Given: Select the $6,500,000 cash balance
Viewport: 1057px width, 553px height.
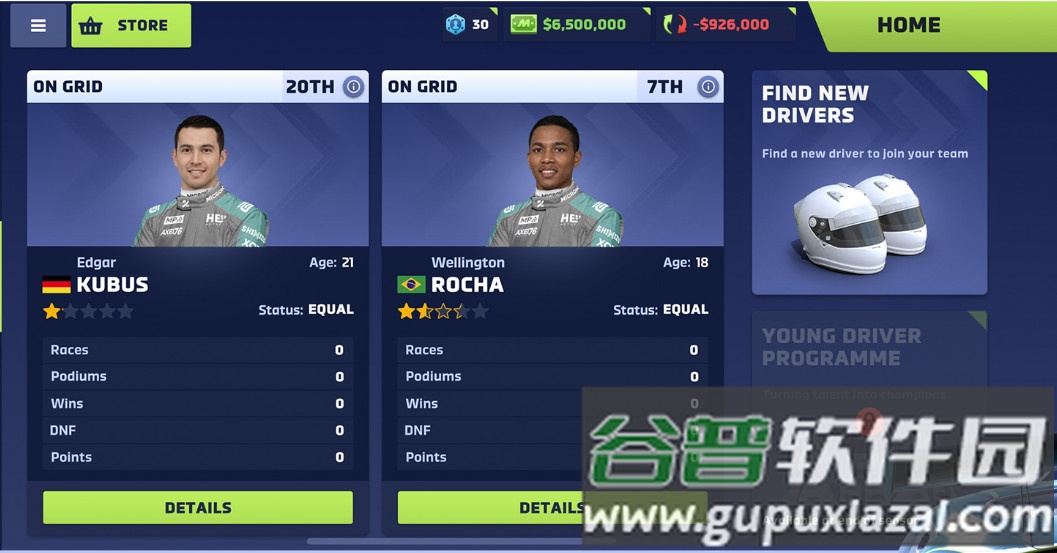Looking at the screenshot, I should (x=569, y=25).
